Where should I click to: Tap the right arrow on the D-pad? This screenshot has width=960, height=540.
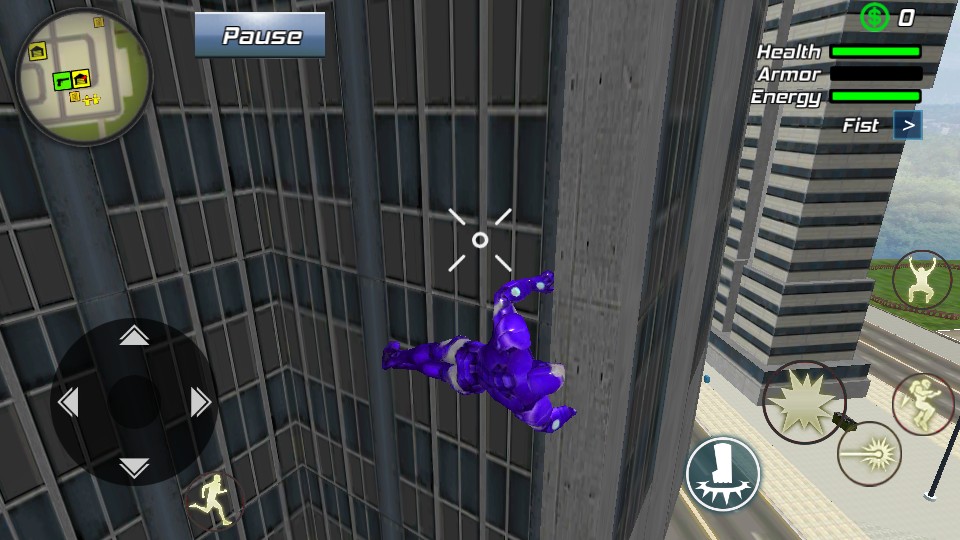(x=200, y=402)
